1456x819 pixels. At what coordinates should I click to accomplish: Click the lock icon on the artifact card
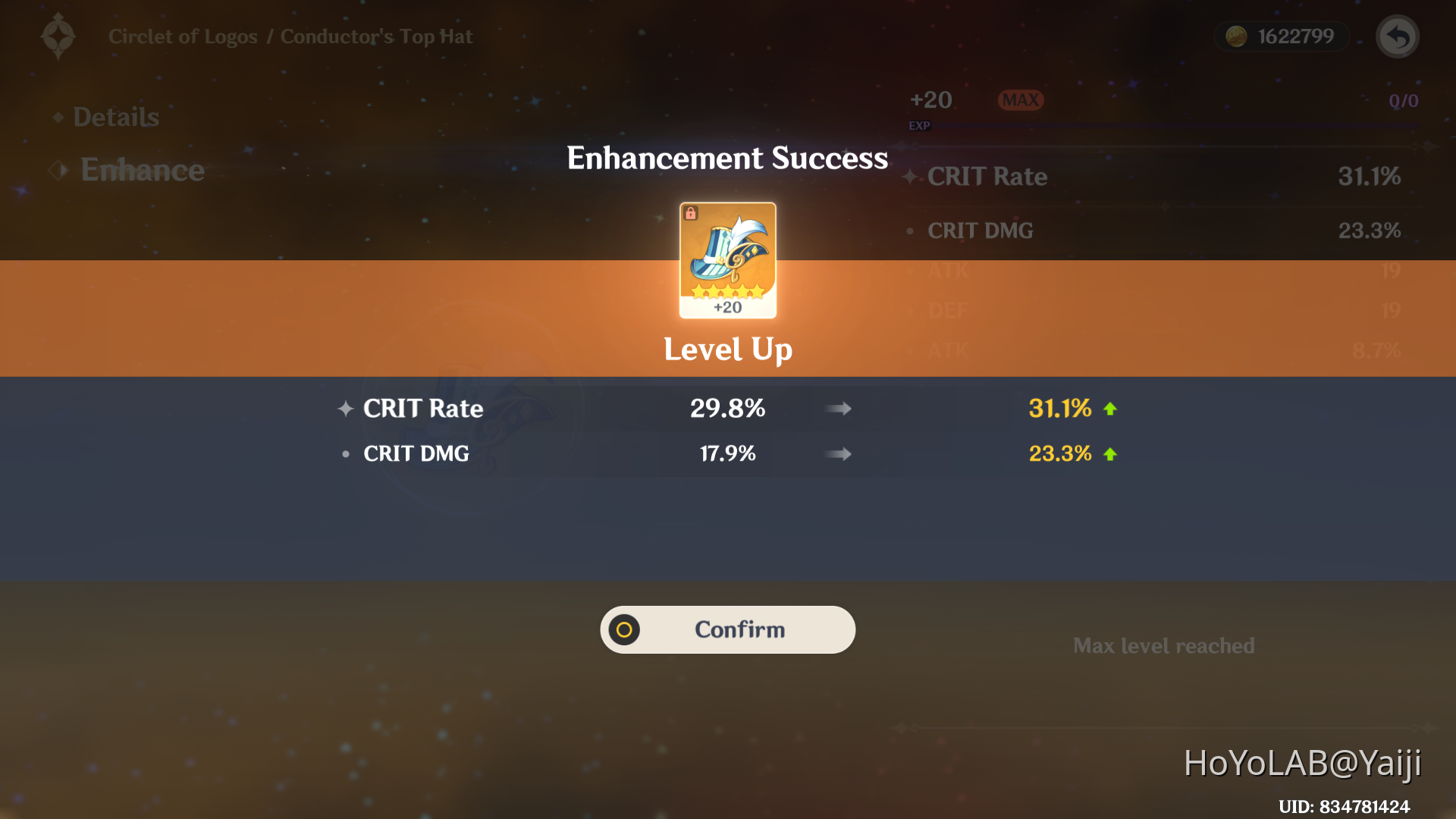pyautogui.click(x=691, y=215)
